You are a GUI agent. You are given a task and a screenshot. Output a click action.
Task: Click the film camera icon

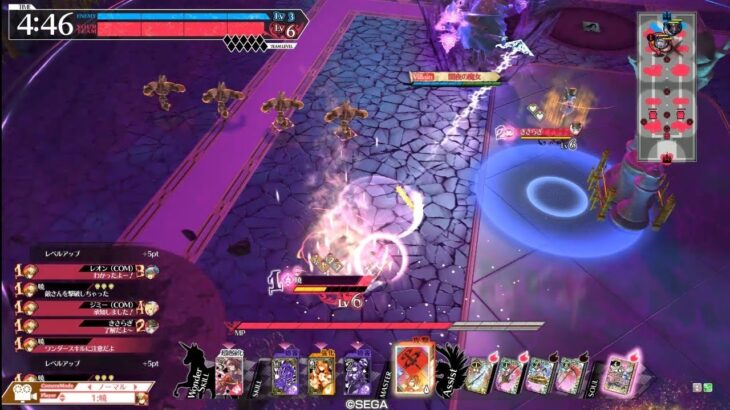click(21, 392)
